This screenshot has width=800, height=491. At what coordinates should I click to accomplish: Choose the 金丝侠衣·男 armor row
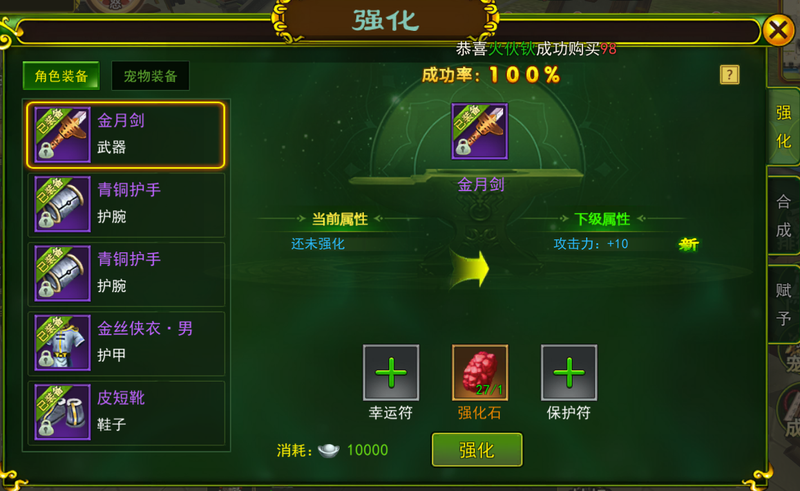point(126,342)
